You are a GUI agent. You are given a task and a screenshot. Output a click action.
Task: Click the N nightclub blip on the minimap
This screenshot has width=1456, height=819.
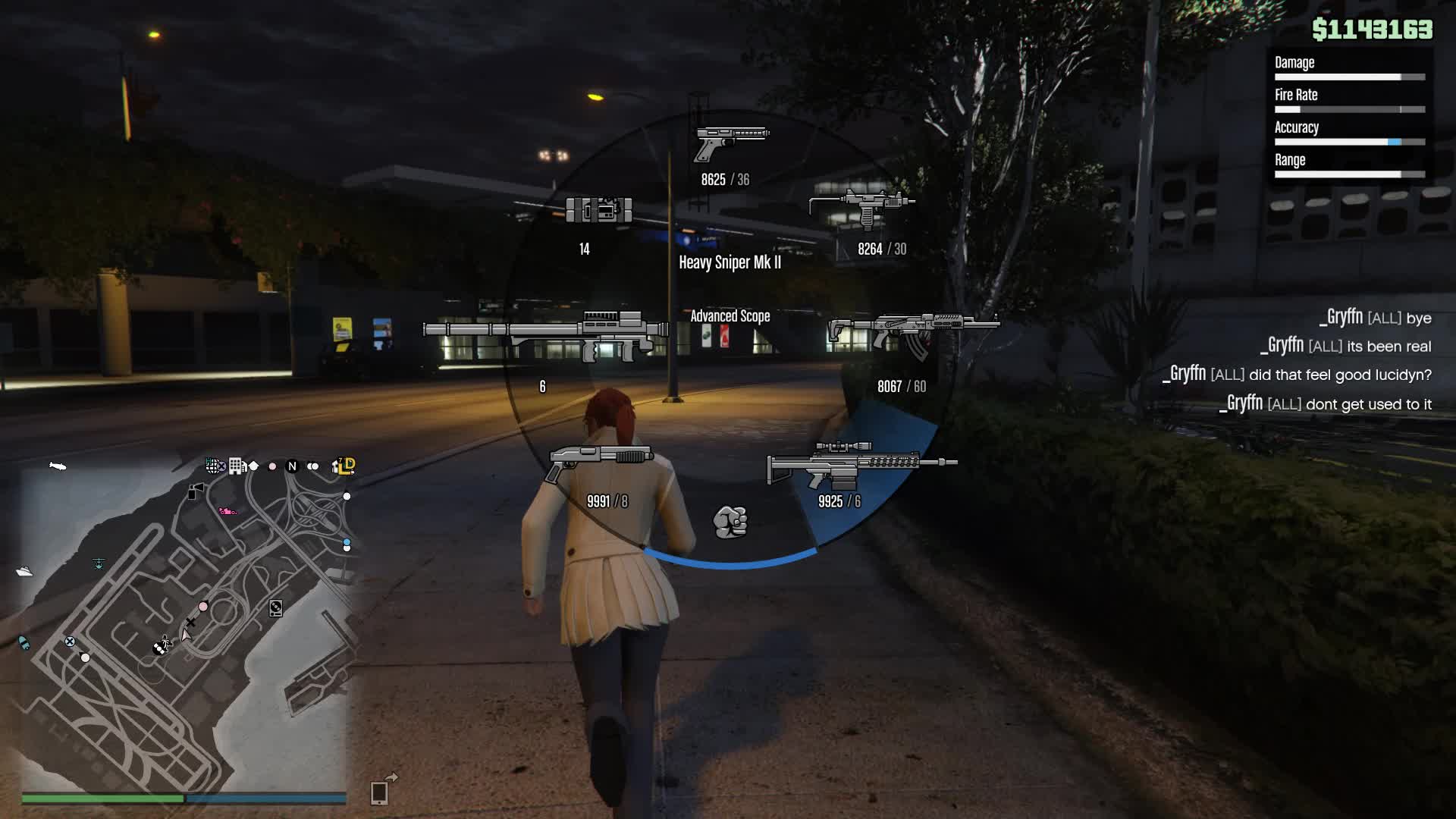[x=292, y=467]
